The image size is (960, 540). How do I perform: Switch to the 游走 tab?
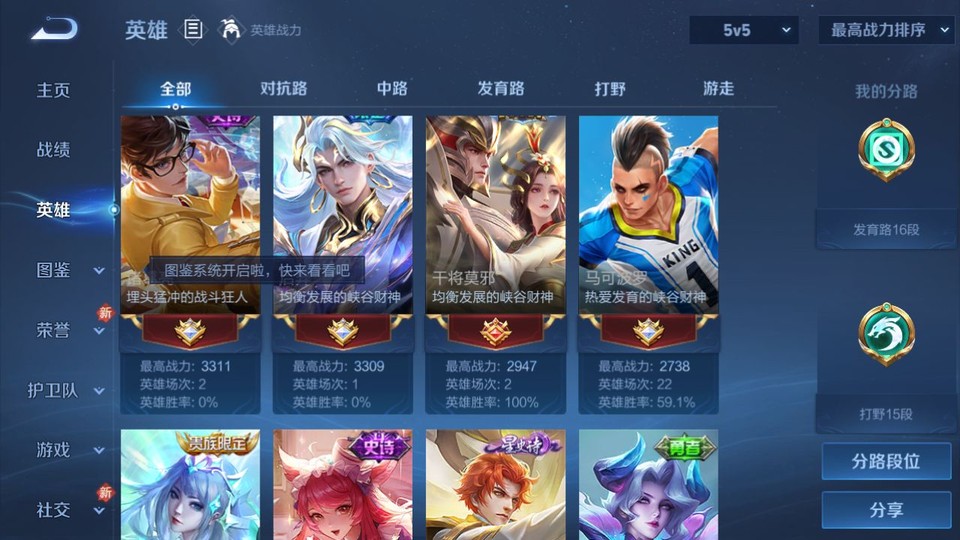[x=718, y=89]
